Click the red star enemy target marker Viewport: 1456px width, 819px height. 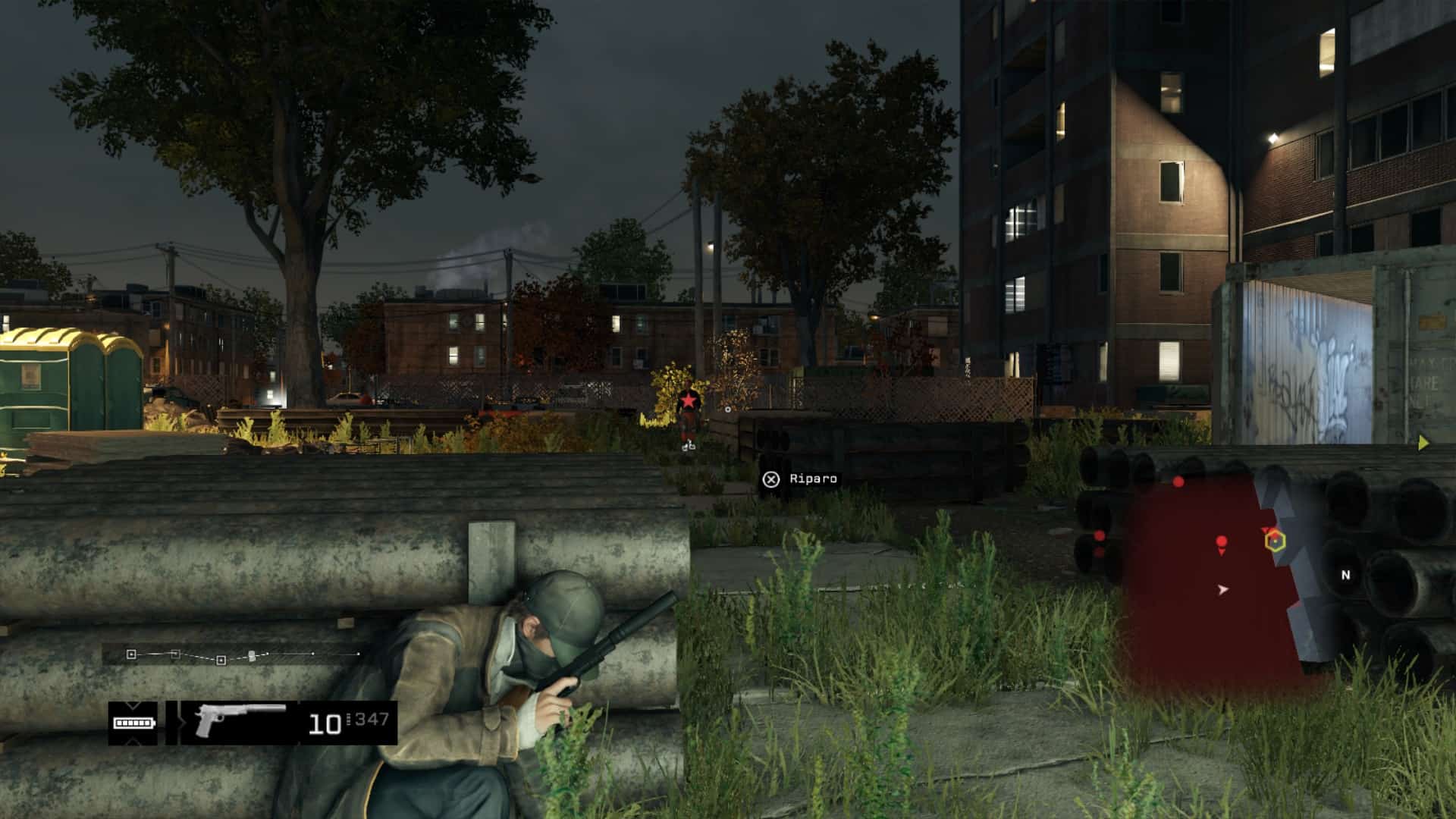tap(688, 400)
